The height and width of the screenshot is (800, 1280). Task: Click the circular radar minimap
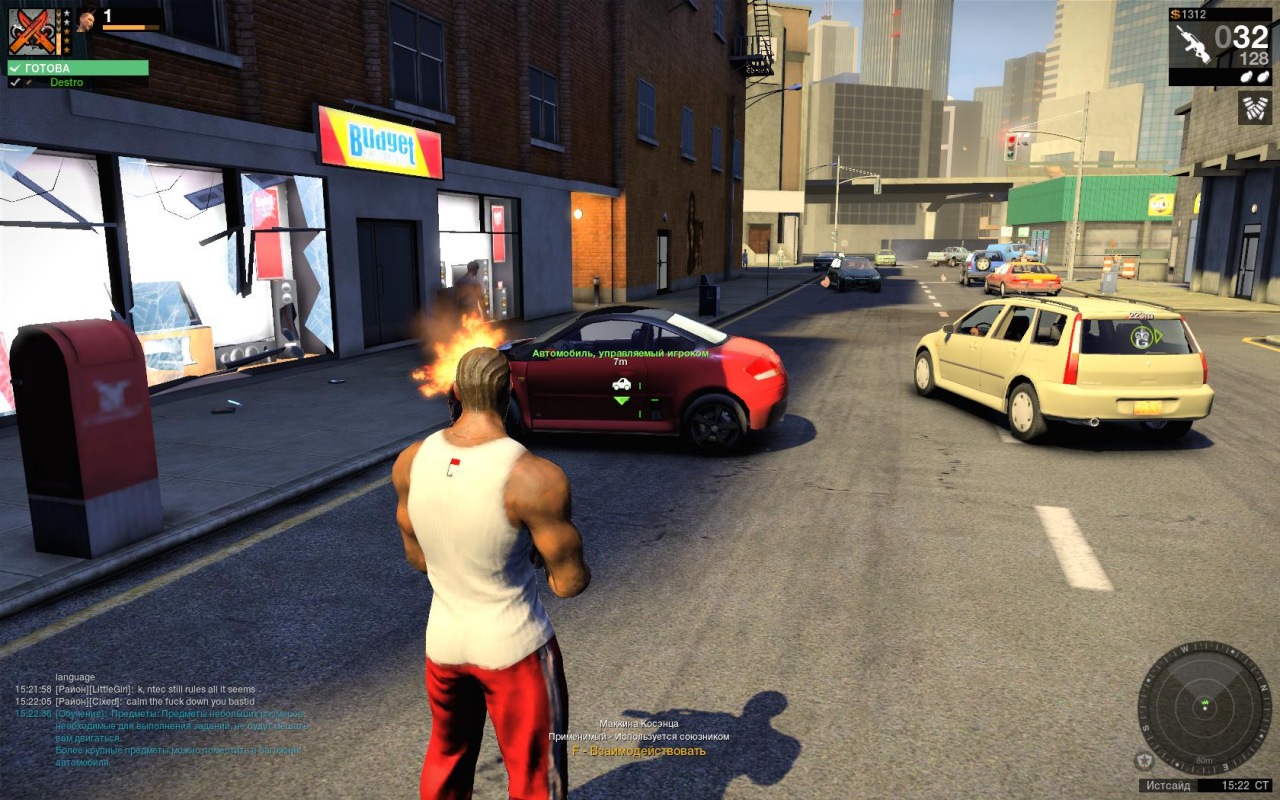[1204, 708]
